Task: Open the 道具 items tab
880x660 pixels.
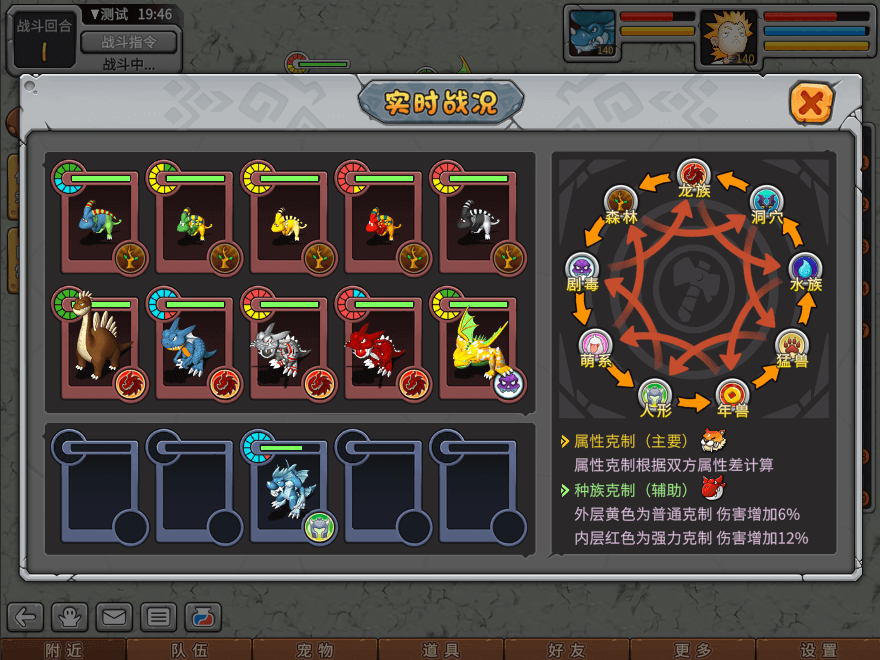Action: 440,650
